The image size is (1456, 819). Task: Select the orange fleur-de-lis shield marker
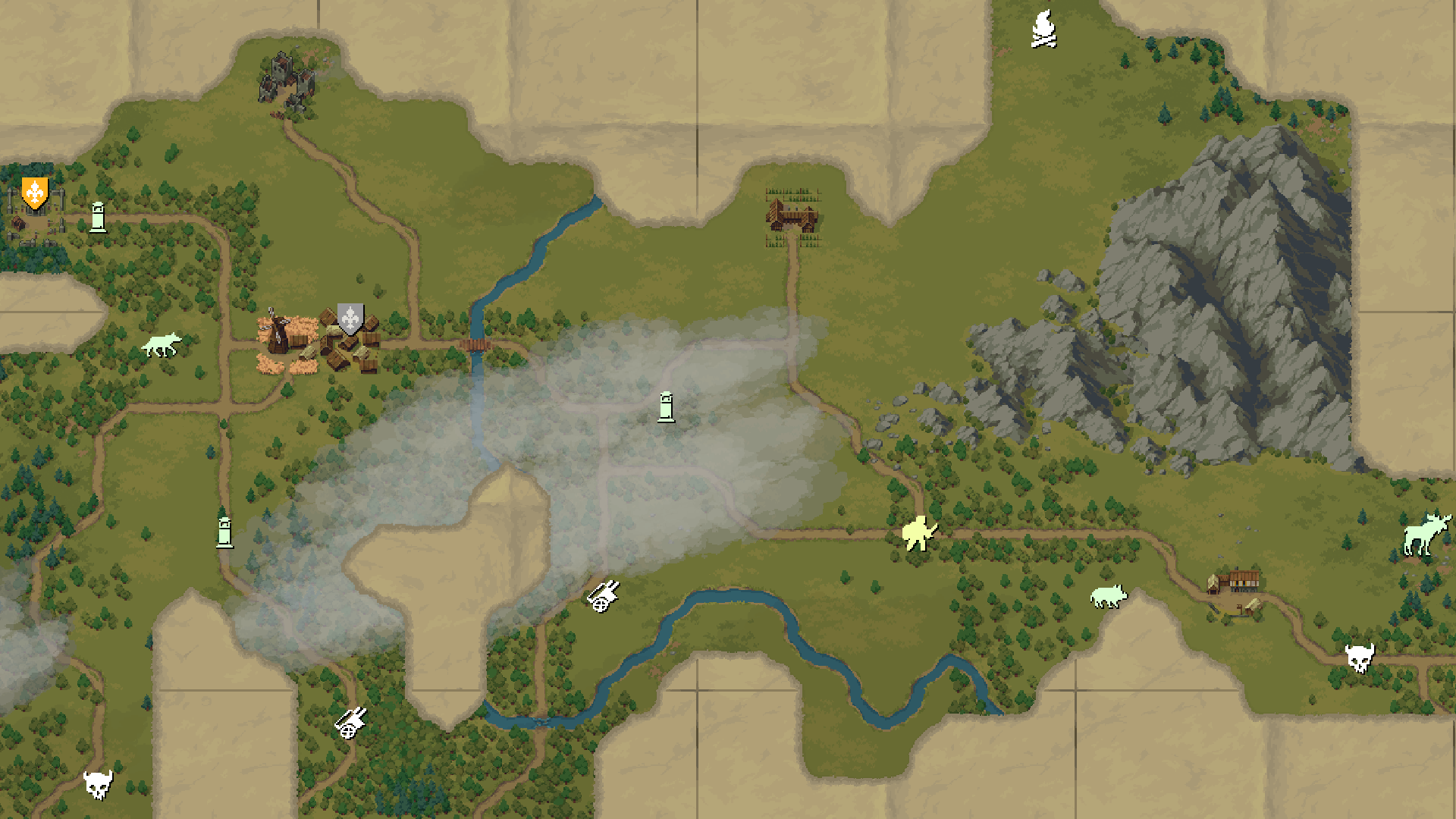coord(35,193)
